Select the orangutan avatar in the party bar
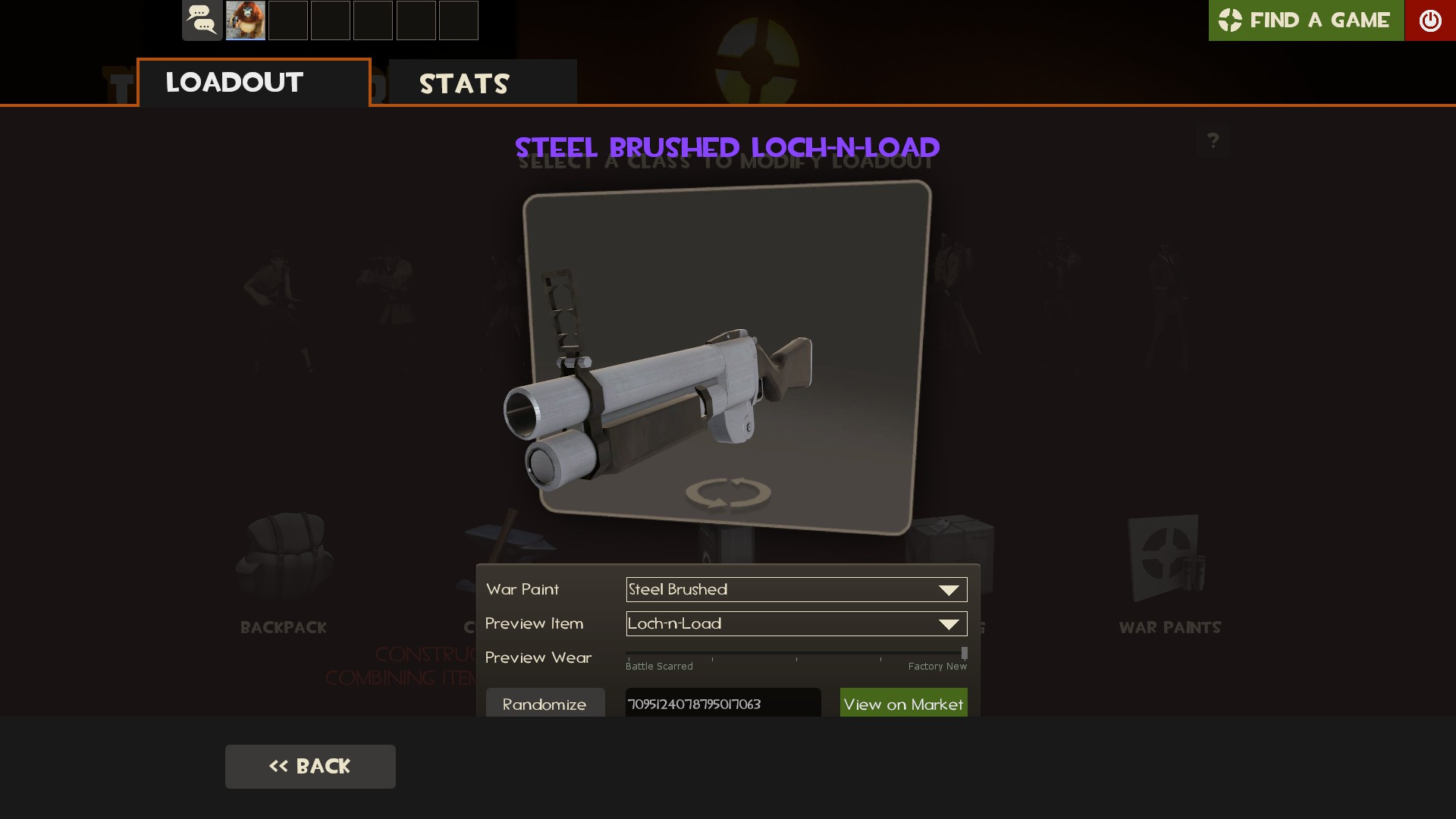1456x819 pixels. click(x=245, y=20)
